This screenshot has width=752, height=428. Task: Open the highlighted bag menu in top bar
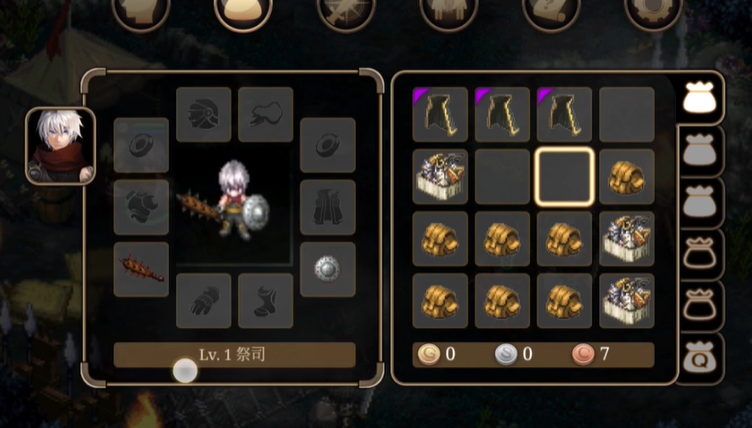(x=244, y=12)
